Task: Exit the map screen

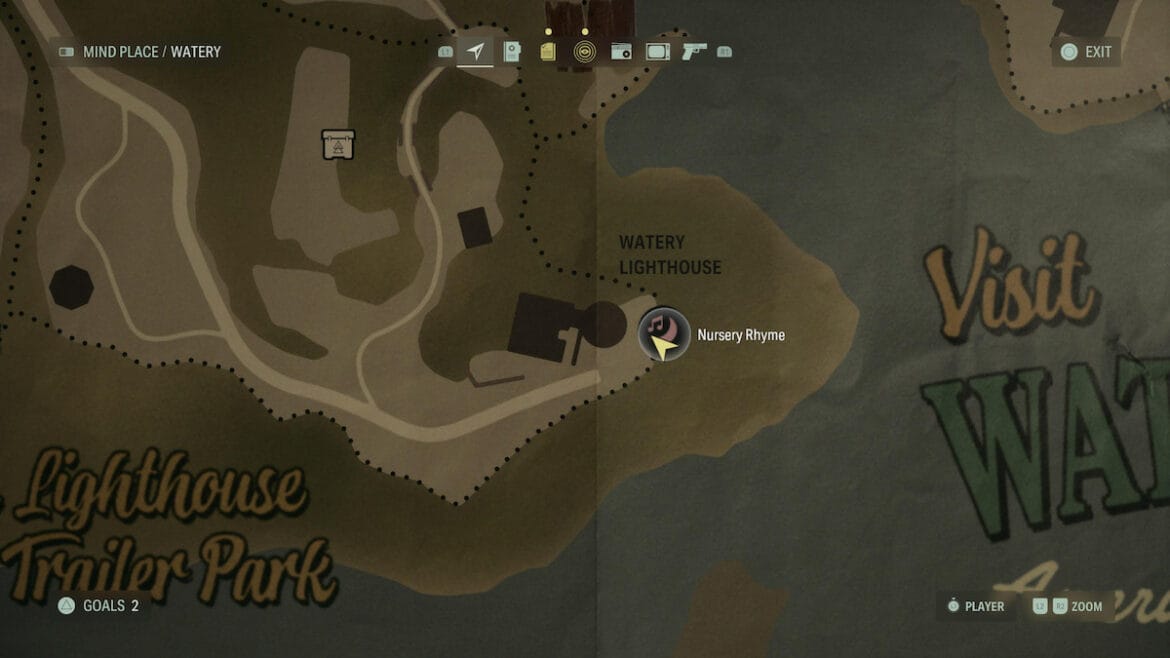Action: (x=1087, y=52)
